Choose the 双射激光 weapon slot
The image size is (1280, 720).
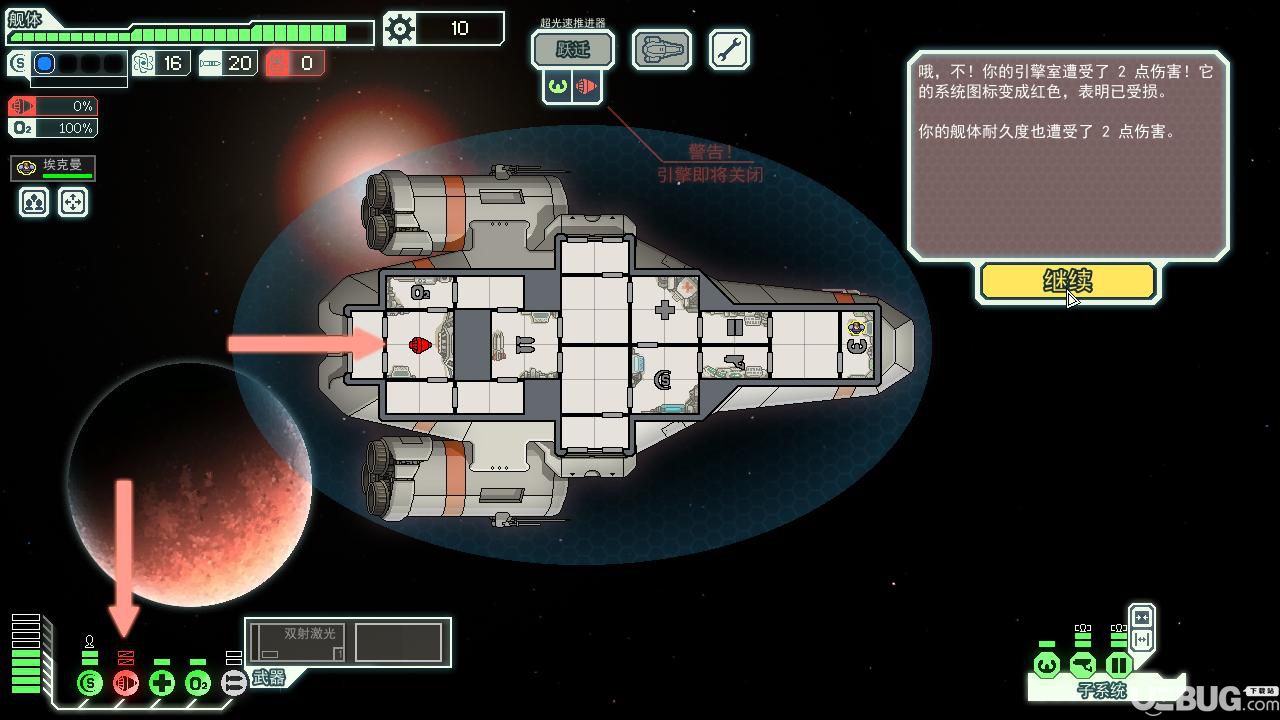298,642
